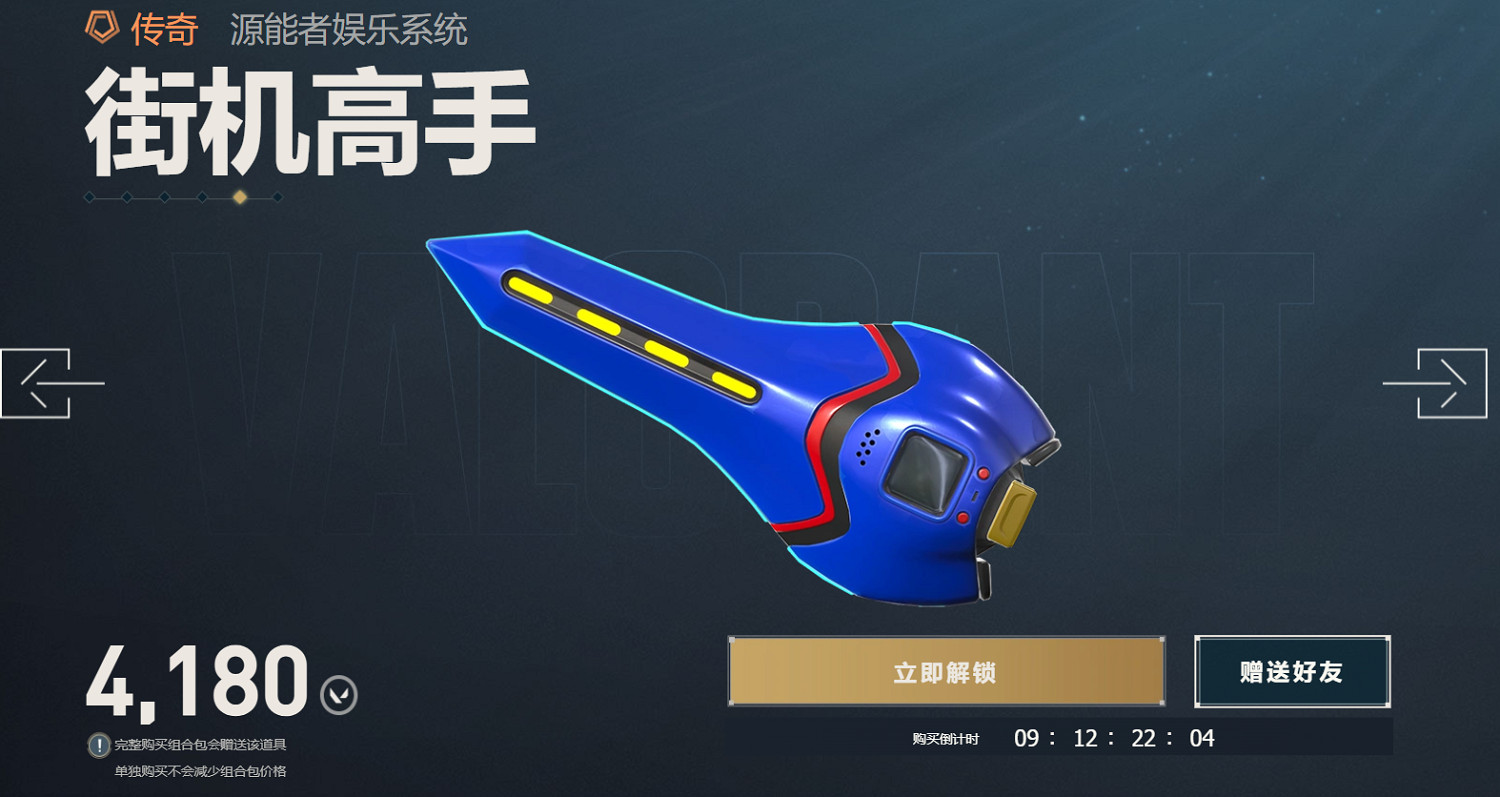1500x797 pixels.
Task: Click the 立即解锁 unlock button
Action: pos(947,672)
